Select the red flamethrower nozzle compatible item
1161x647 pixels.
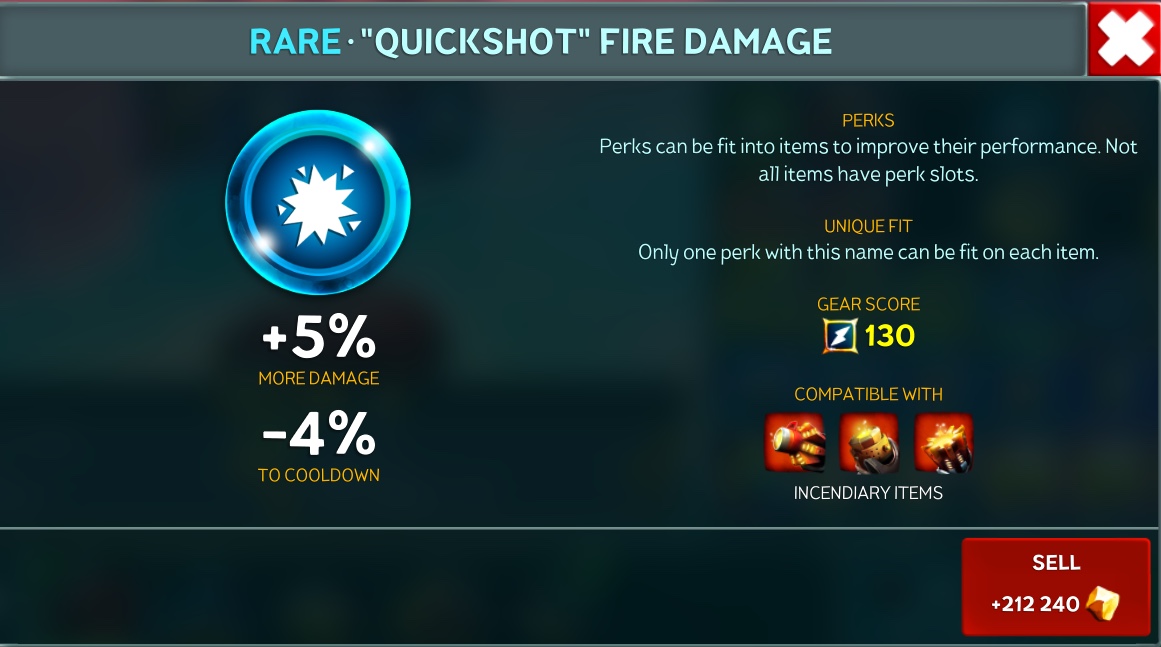click(x=795, y=443)
